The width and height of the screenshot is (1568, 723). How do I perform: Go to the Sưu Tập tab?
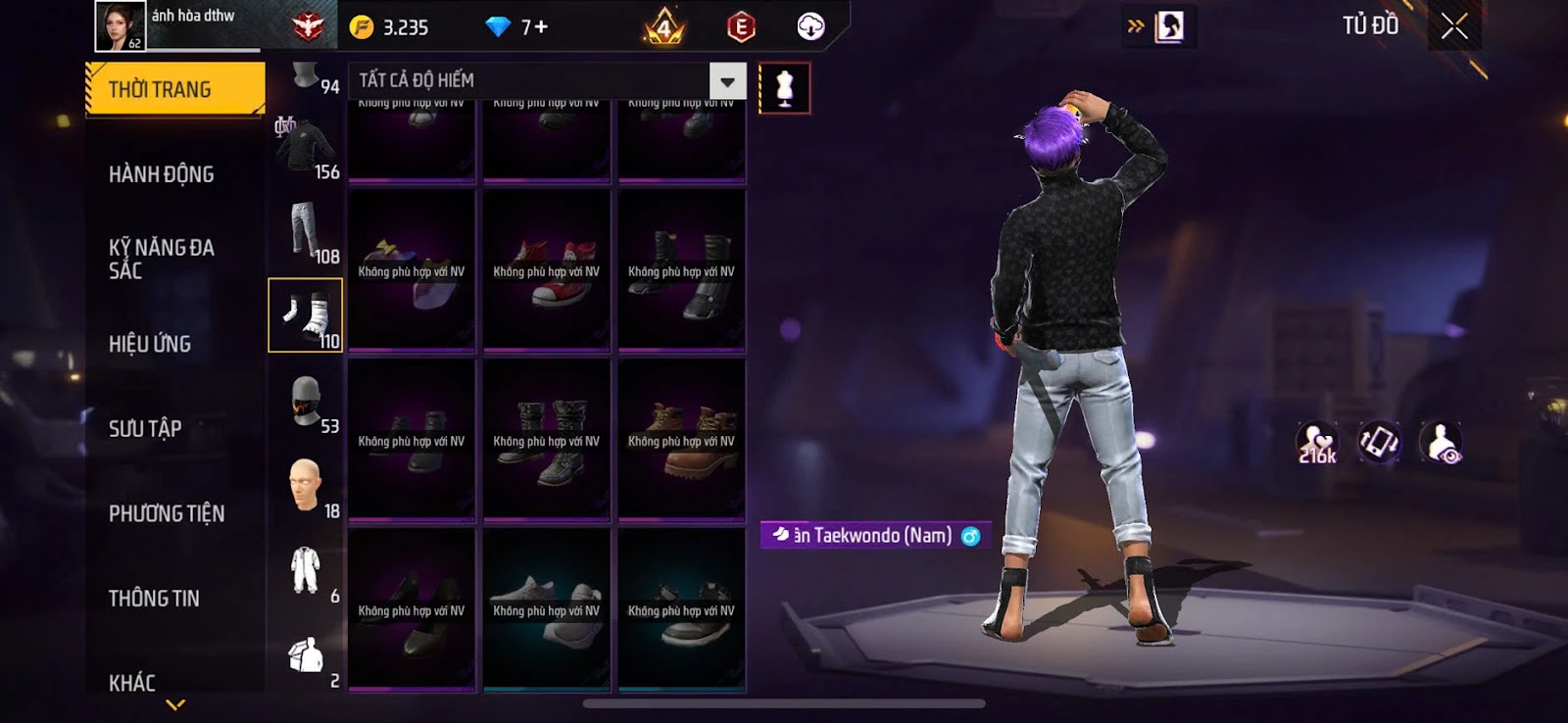click(145, 428)
